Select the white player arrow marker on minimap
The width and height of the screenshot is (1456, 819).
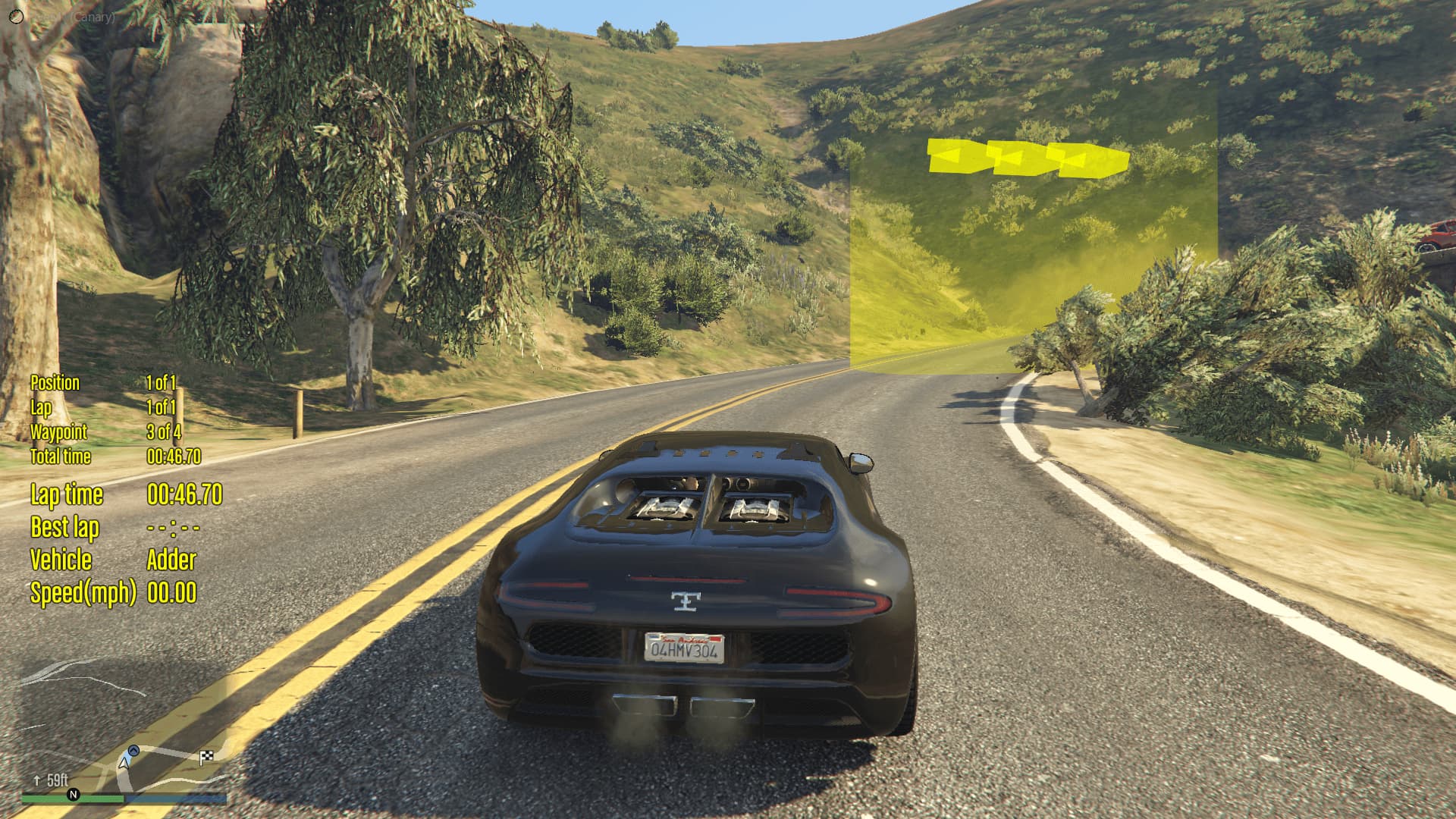(x=124, y=764)
